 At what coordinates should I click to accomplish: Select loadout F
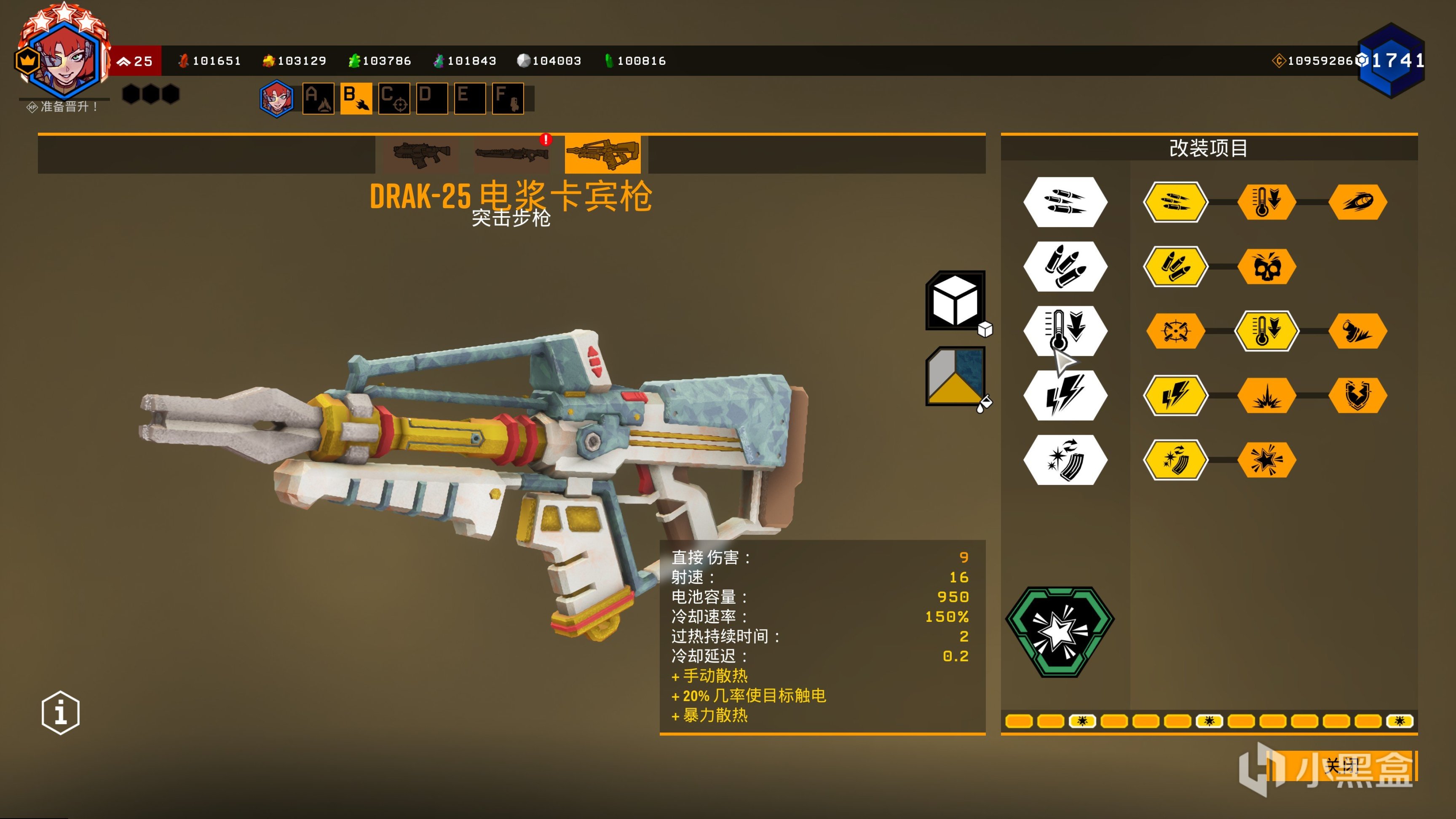(x=508, y=98)
